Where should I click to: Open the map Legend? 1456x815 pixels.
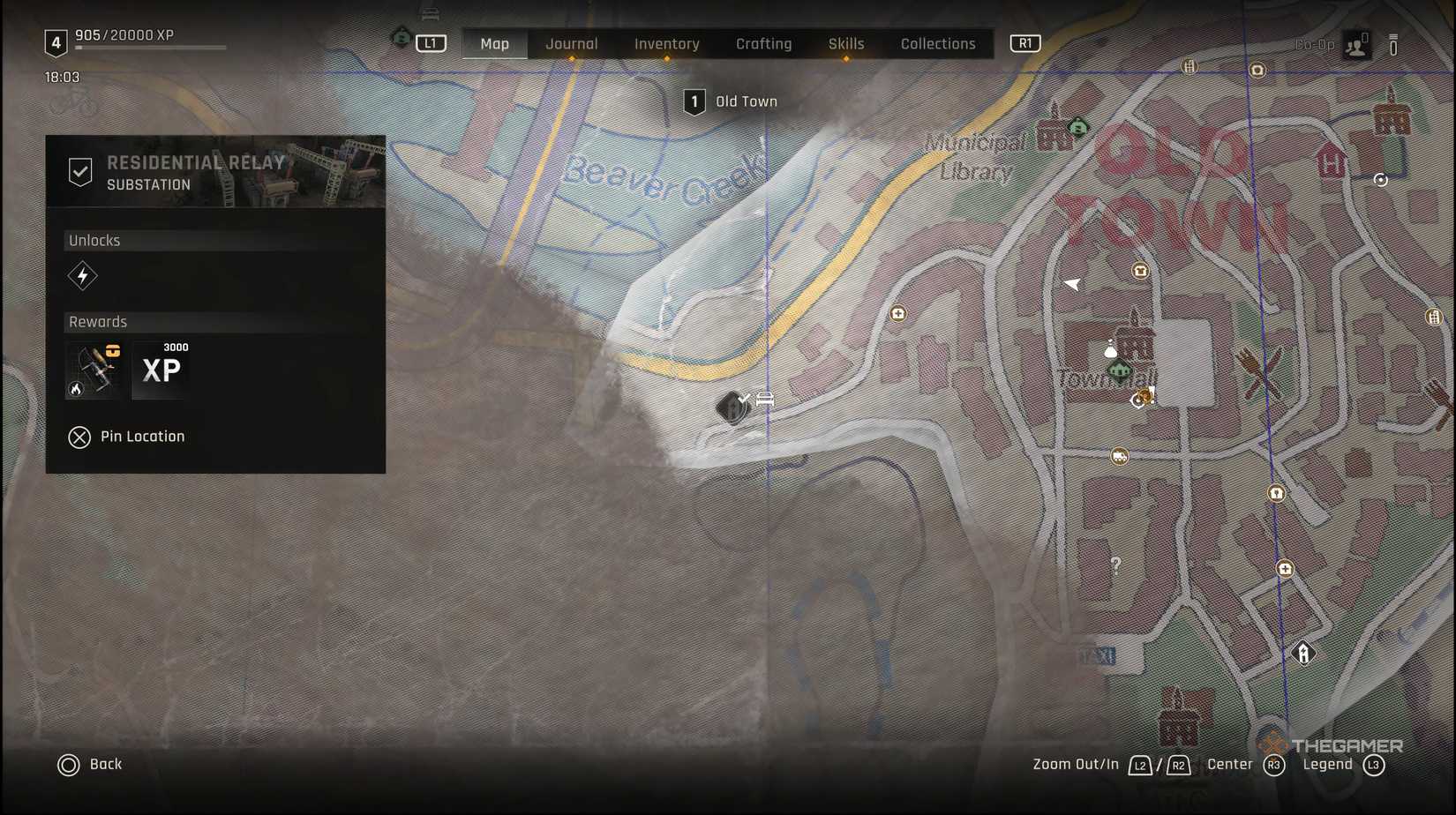click(x=1326, y=764)
